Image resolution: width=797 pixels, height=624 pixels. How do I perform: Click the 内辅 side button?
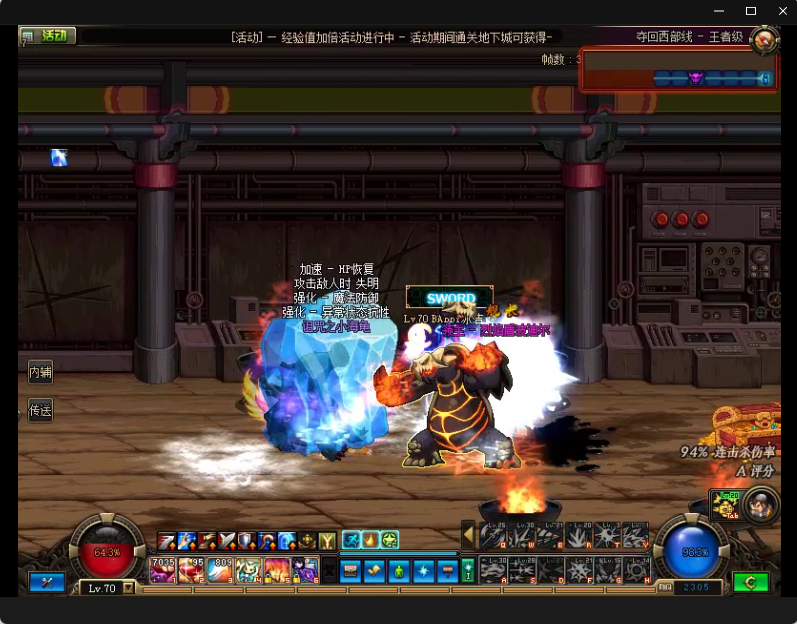[x=40, y=372]
